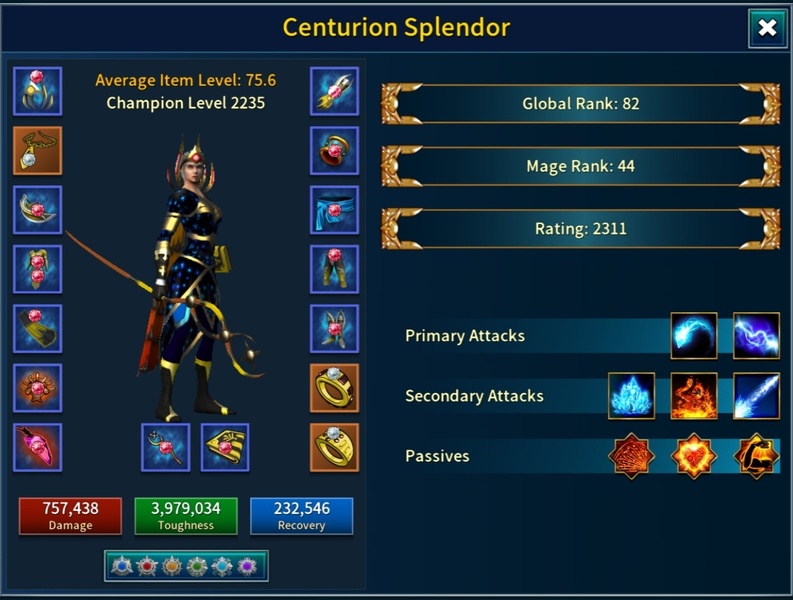View the shoulder armor slot
793x600 pixels.
pyautogui.click(x=38, y=210)
